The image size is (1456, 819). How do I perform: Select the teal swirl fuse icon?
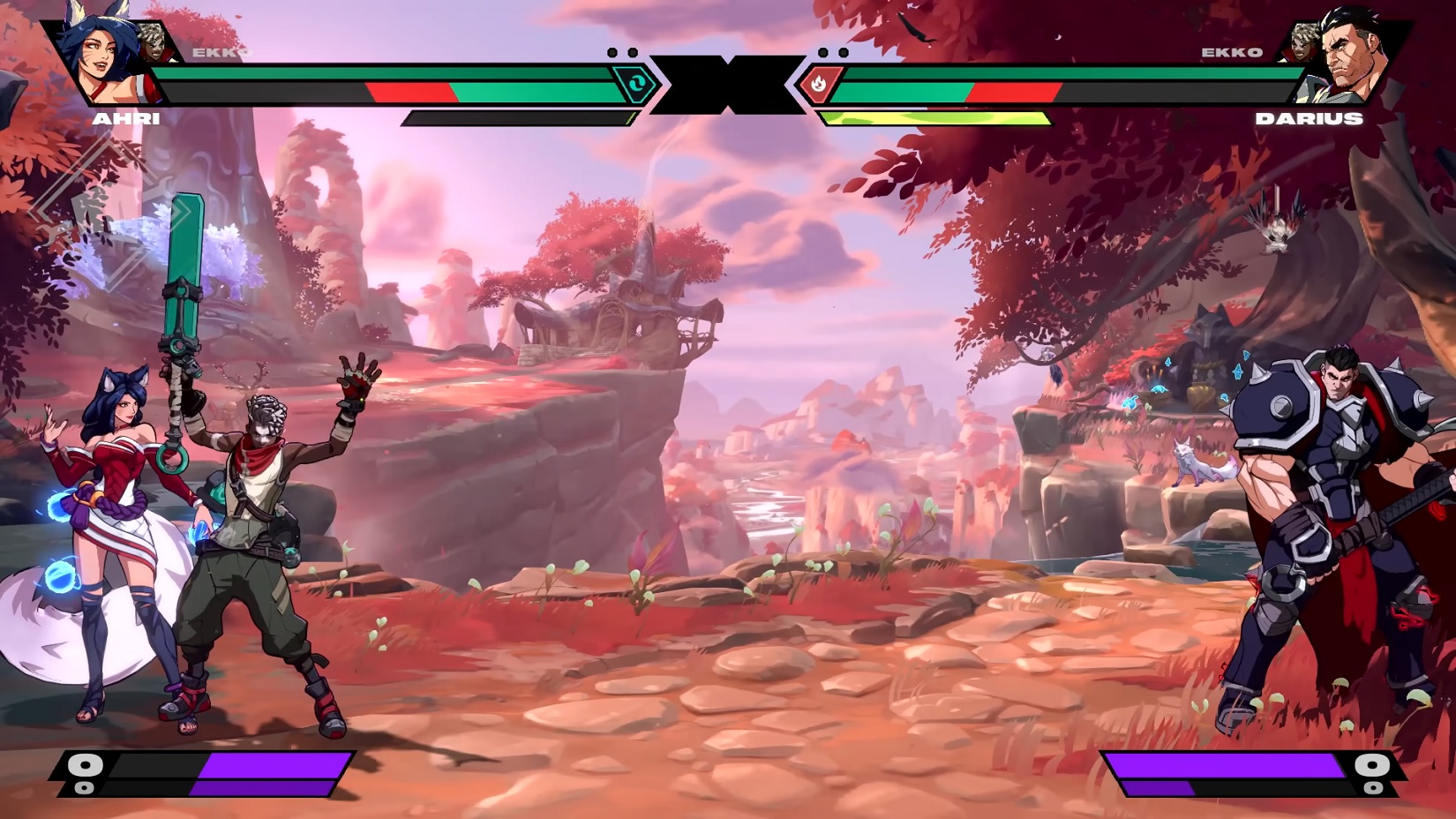point(635,85)
